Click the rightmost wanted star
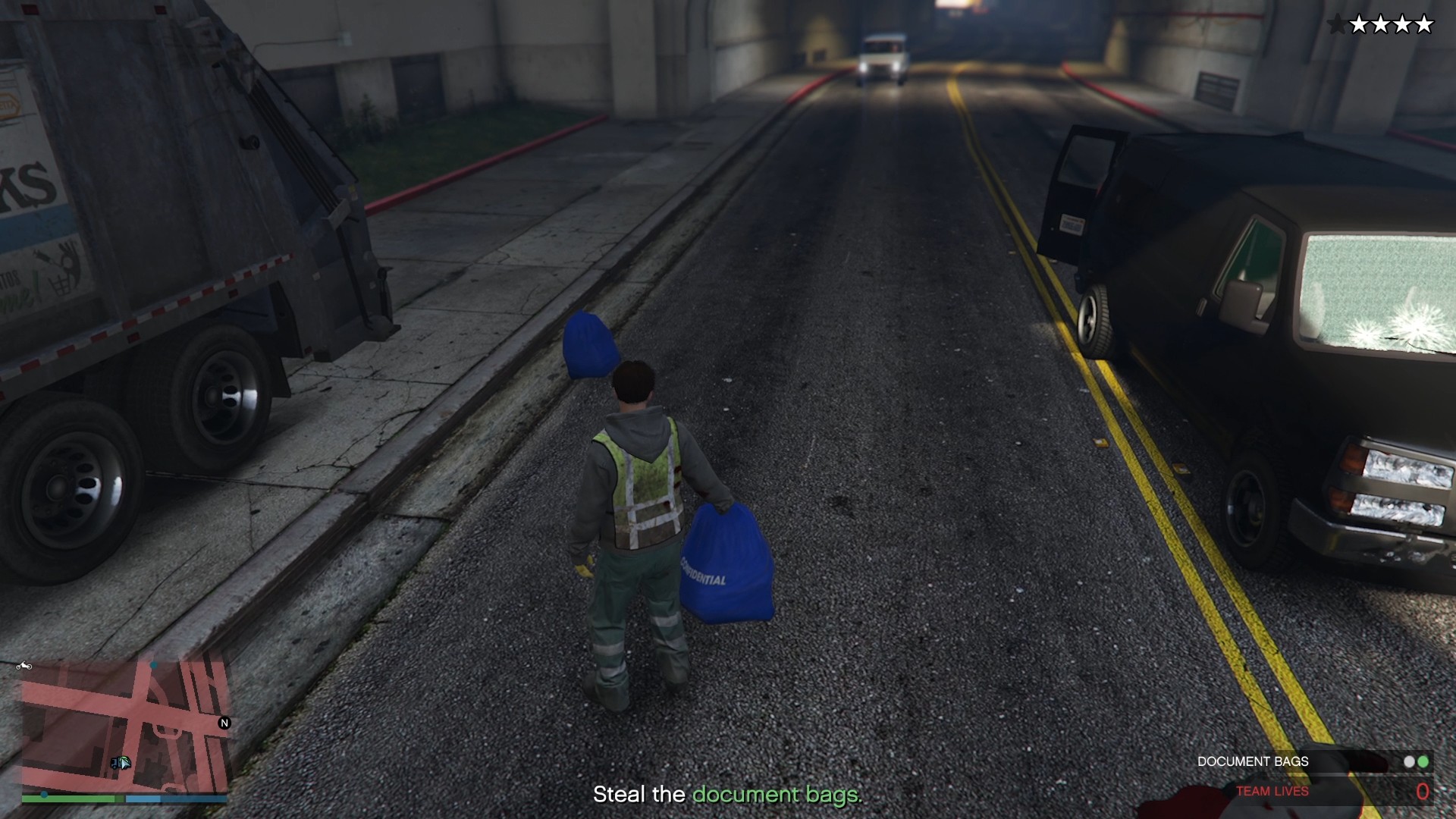This screenshot has height=819, width=1456. (x=1426, y=25)
